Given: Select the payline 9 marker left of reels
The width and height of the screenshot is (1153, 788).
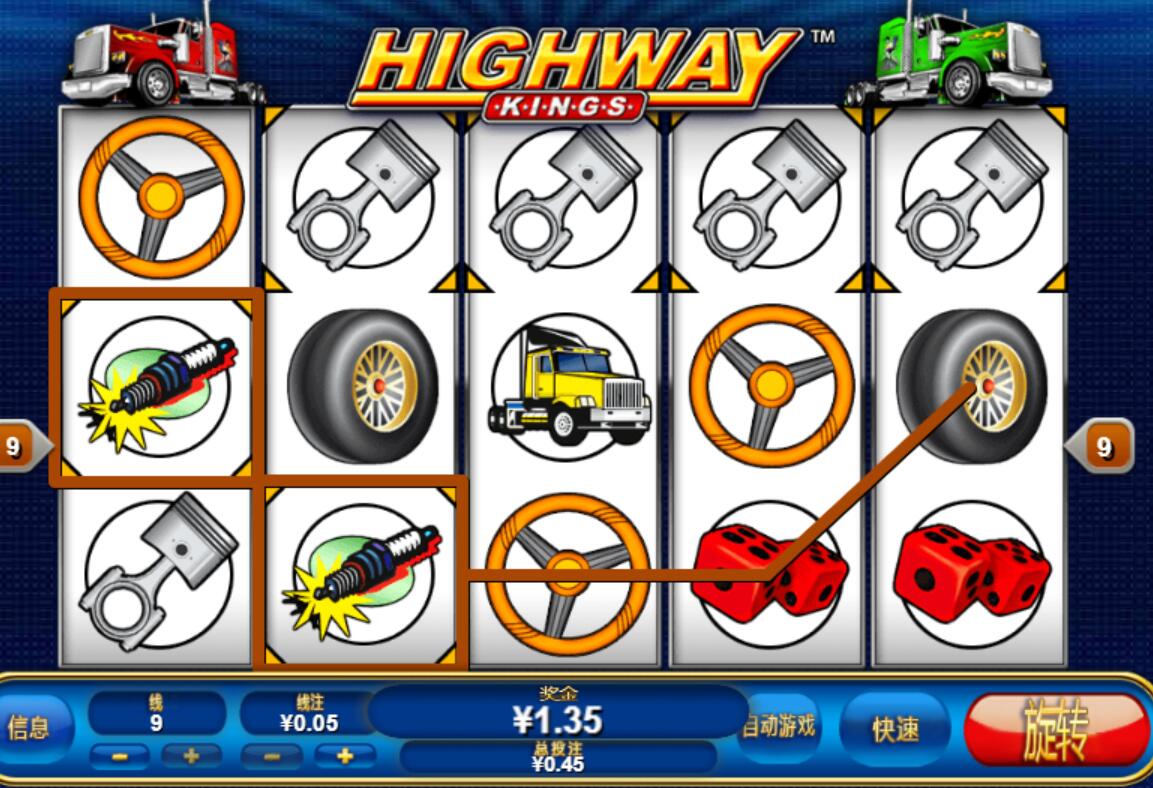Looking at the screenshot, I should pyautogui.click(x=16, y=446).
